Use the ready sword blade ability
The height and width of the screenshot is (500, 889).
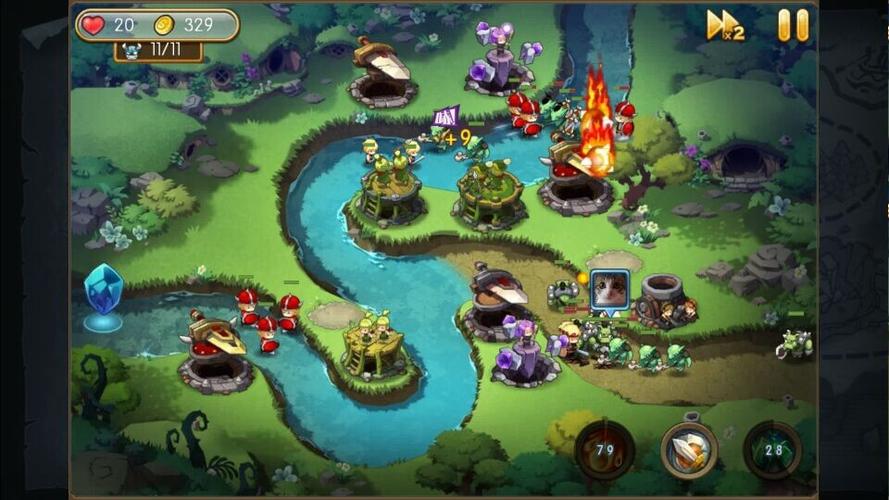[689, 450]
